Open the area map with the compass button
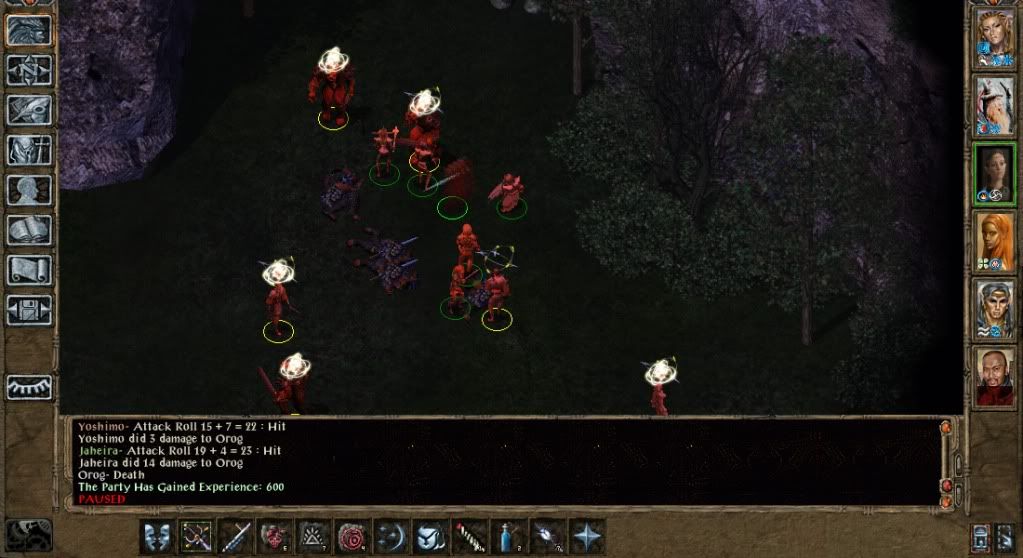Screen dimensions: 1023x558 29,70
